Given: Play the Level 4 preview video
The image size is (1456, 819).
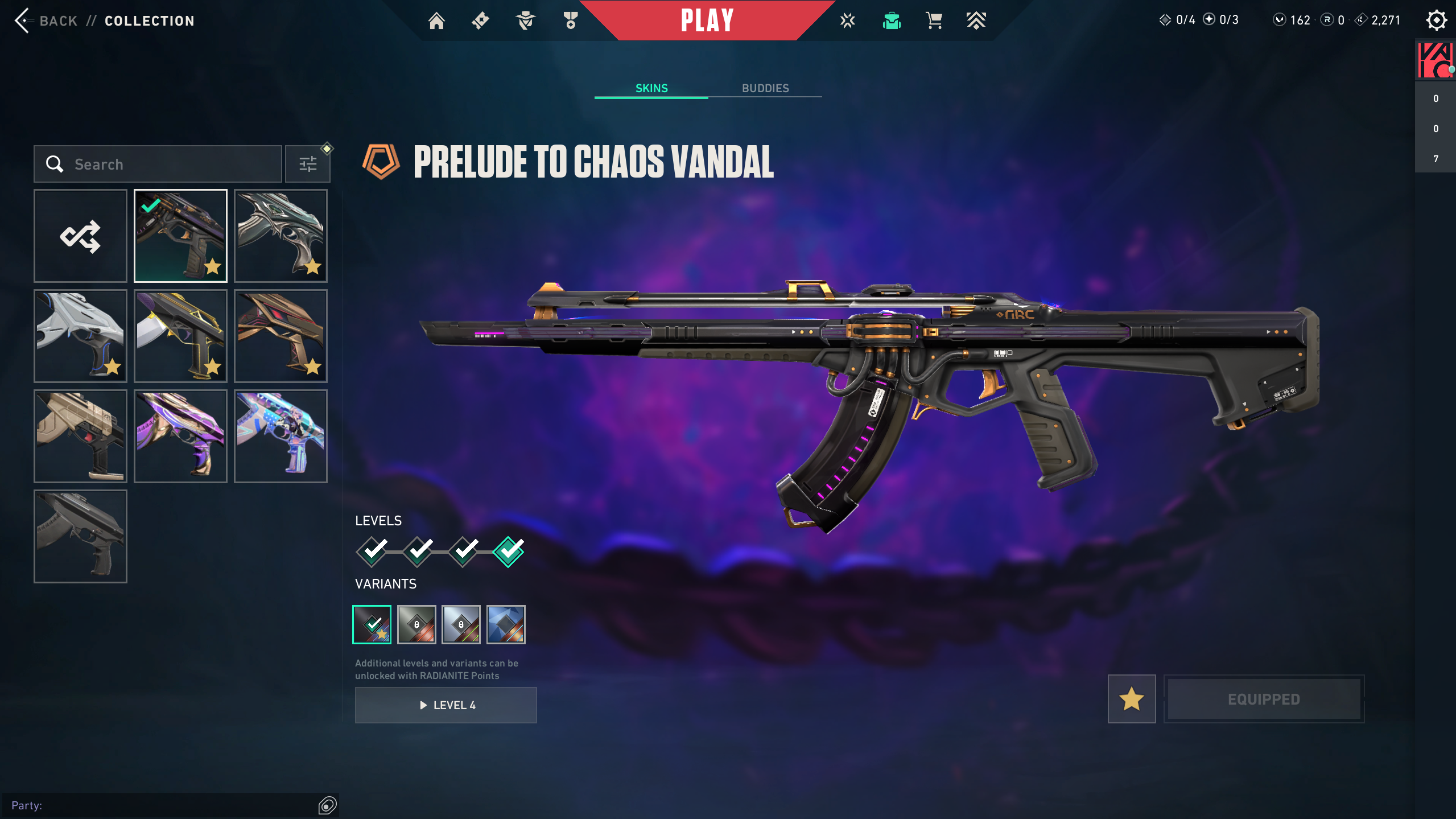Looking at the screenshot, I should tap(446, 705).
